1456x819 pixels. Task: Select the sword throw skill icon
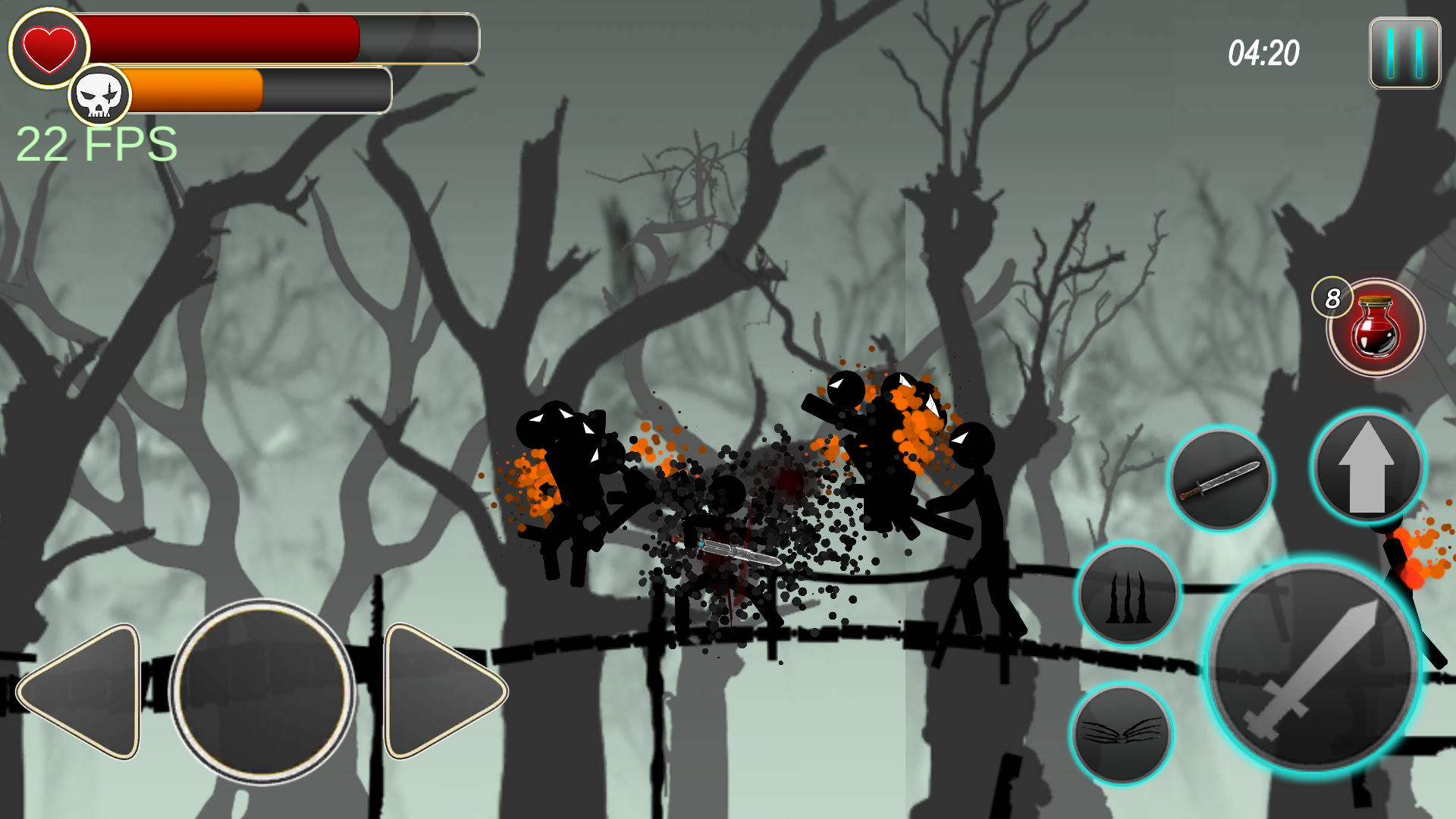pos(1222,478)
